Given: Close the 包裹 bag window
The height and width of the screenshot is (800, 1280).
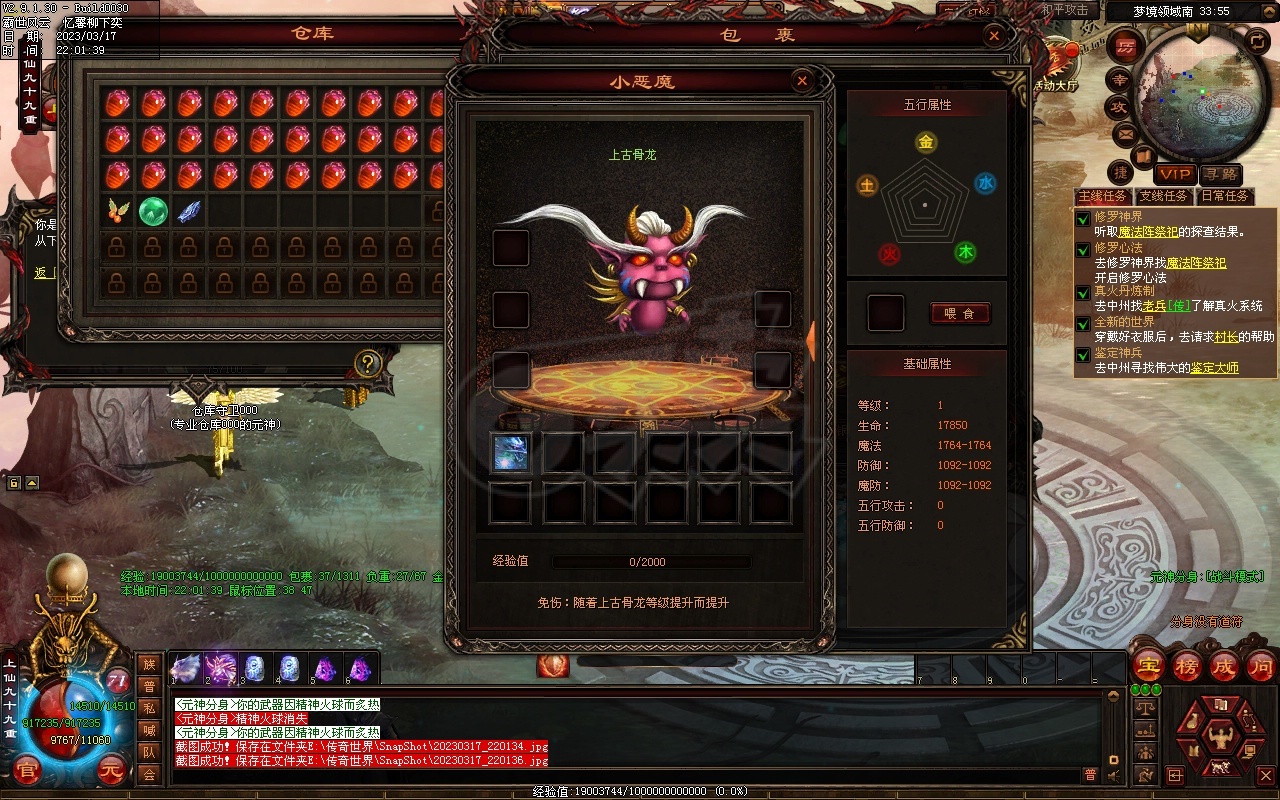Looking at the screenshot, I should pyautogui.click(x=993, y=36).
